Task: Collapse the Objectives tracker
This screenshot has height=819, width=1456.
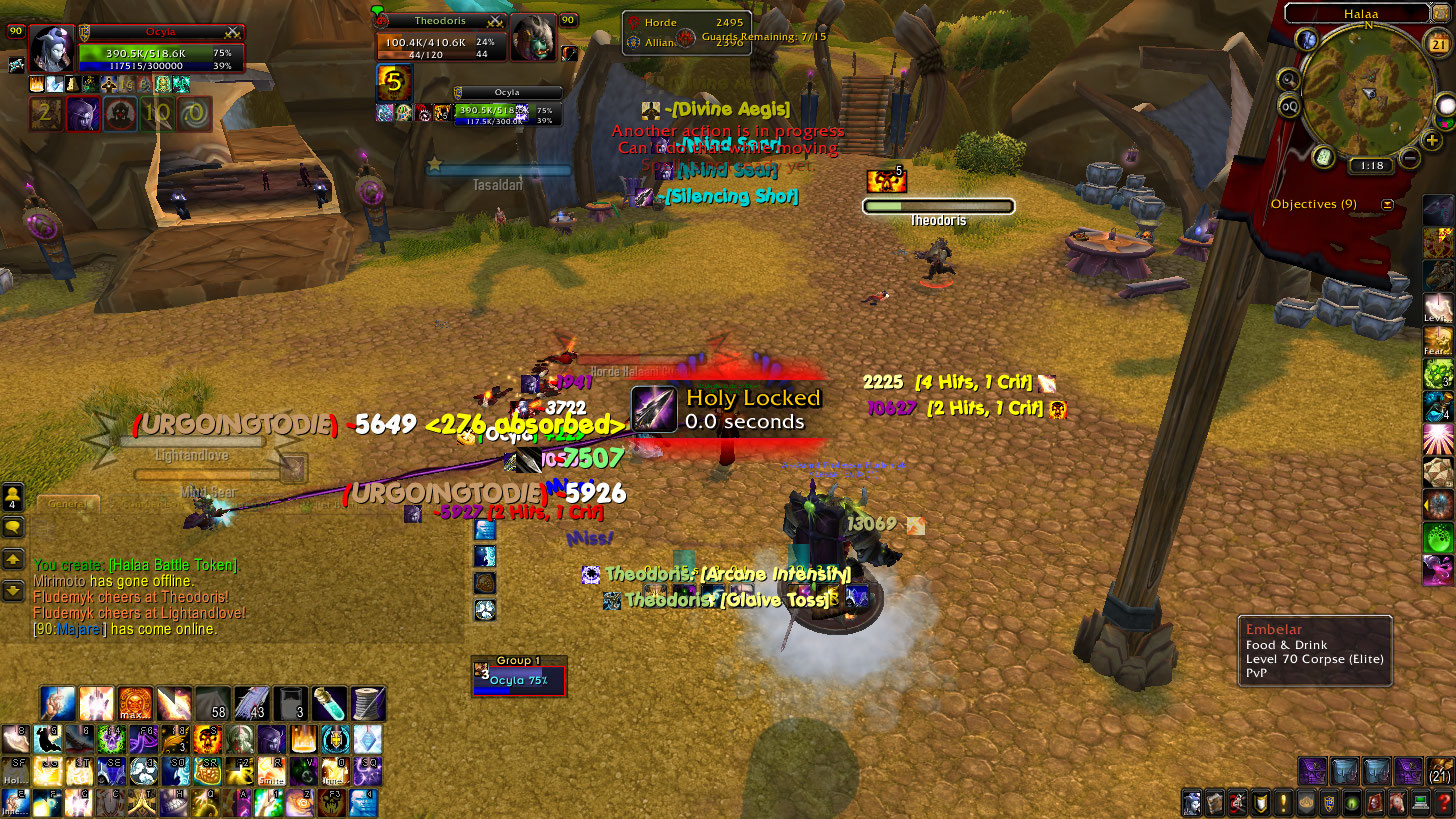Action: point(1387,204)
